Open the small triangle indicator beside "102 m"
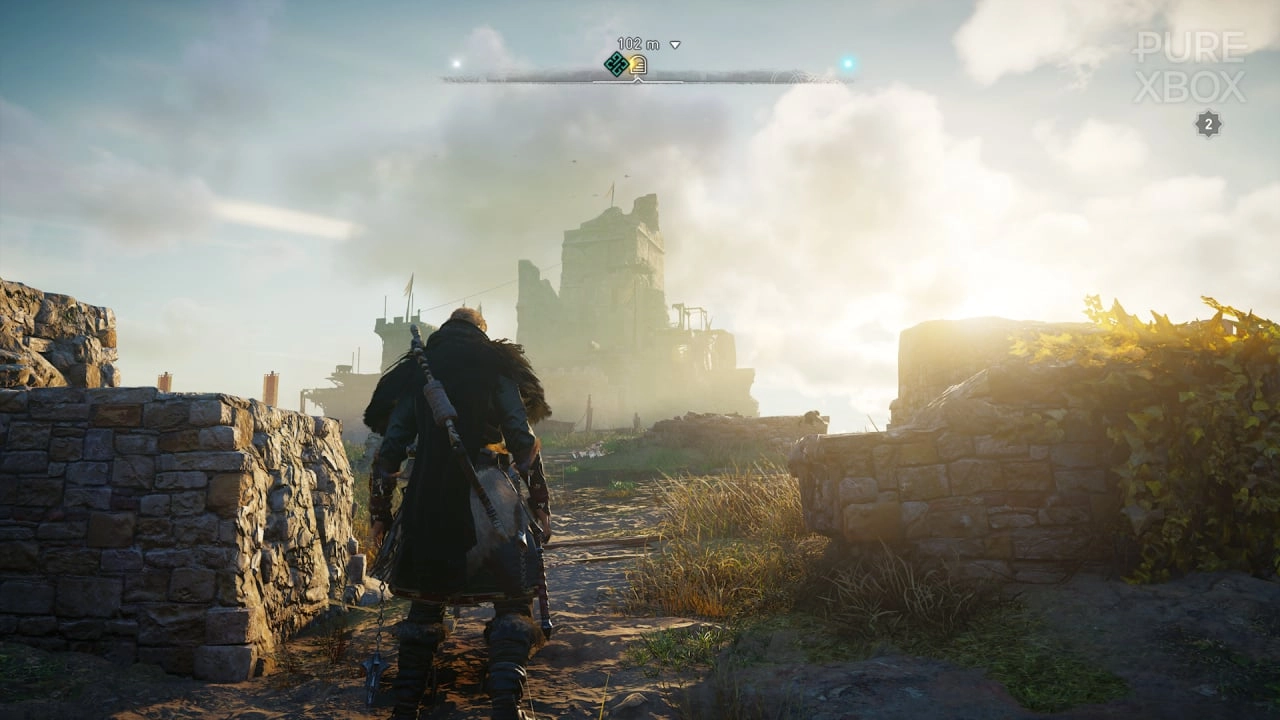Image resolution: width=1280 pixels, height=720 pixels. point(674,43)
